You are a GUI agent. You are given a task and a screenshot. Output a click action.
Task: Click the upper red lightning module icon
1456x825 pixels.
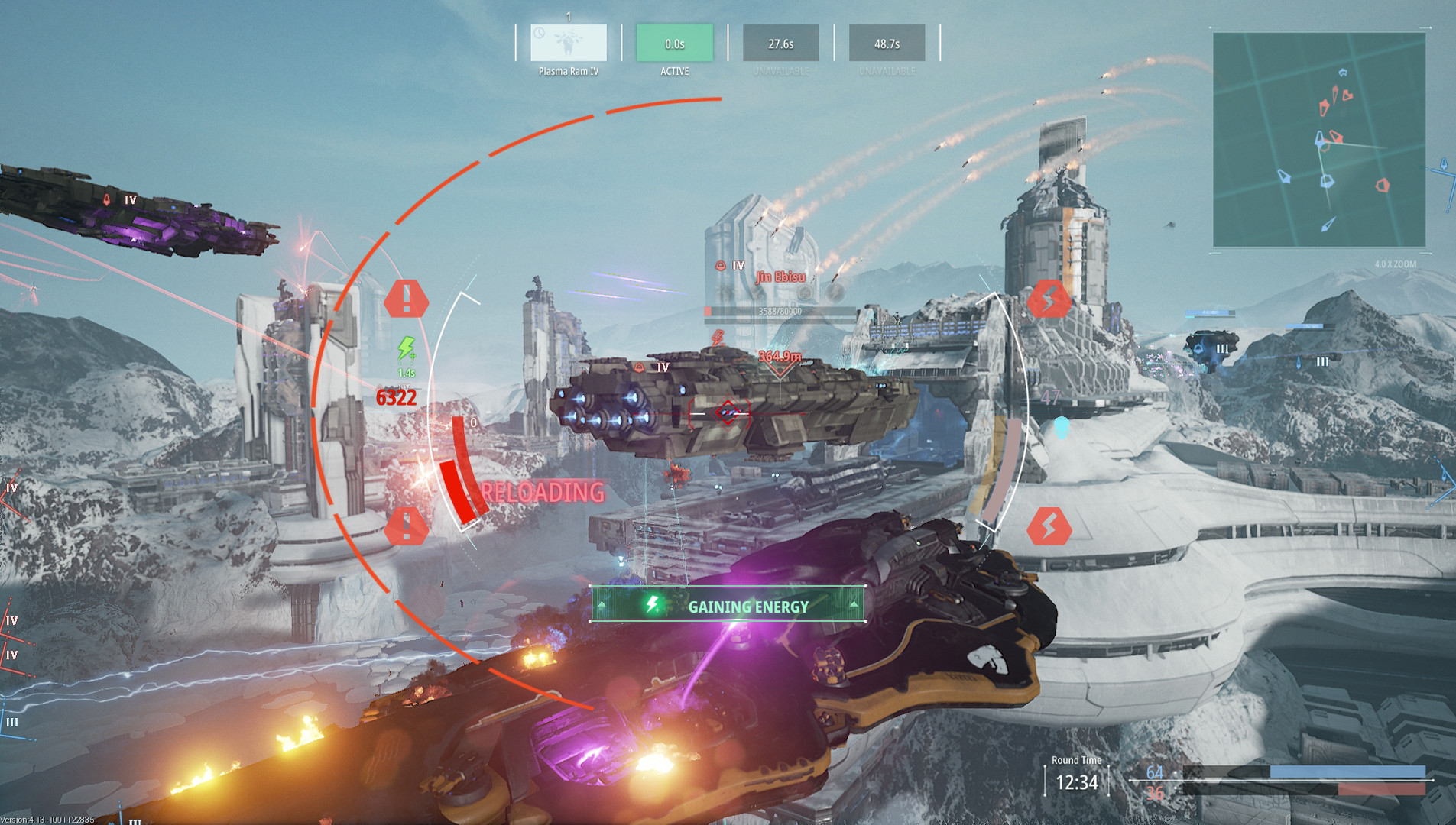pyautogui.click(x=1049, y=300)
